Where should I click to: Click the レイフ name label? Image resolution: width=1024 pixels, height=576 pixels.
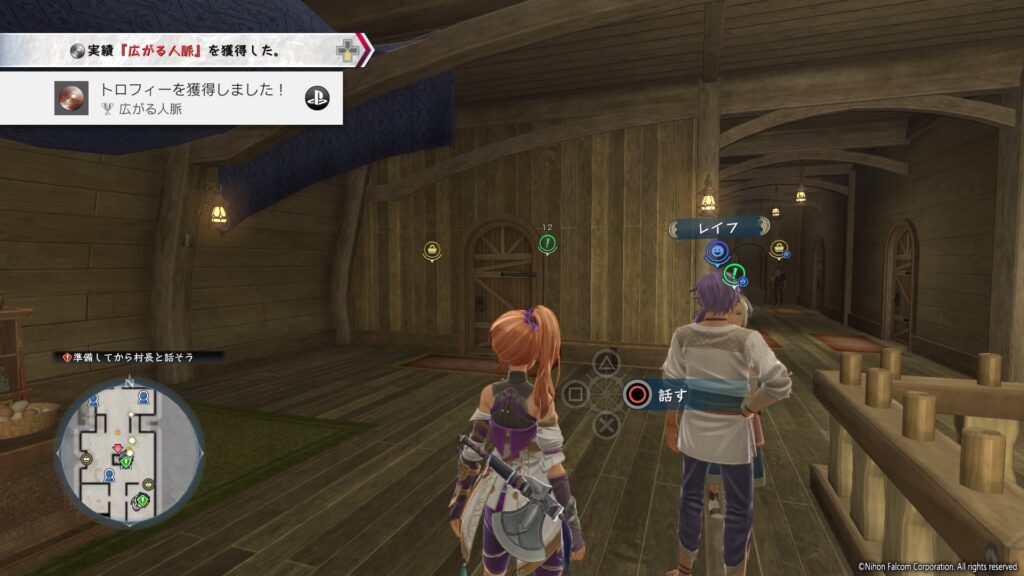pyautogui.click(x=718, y=228)
